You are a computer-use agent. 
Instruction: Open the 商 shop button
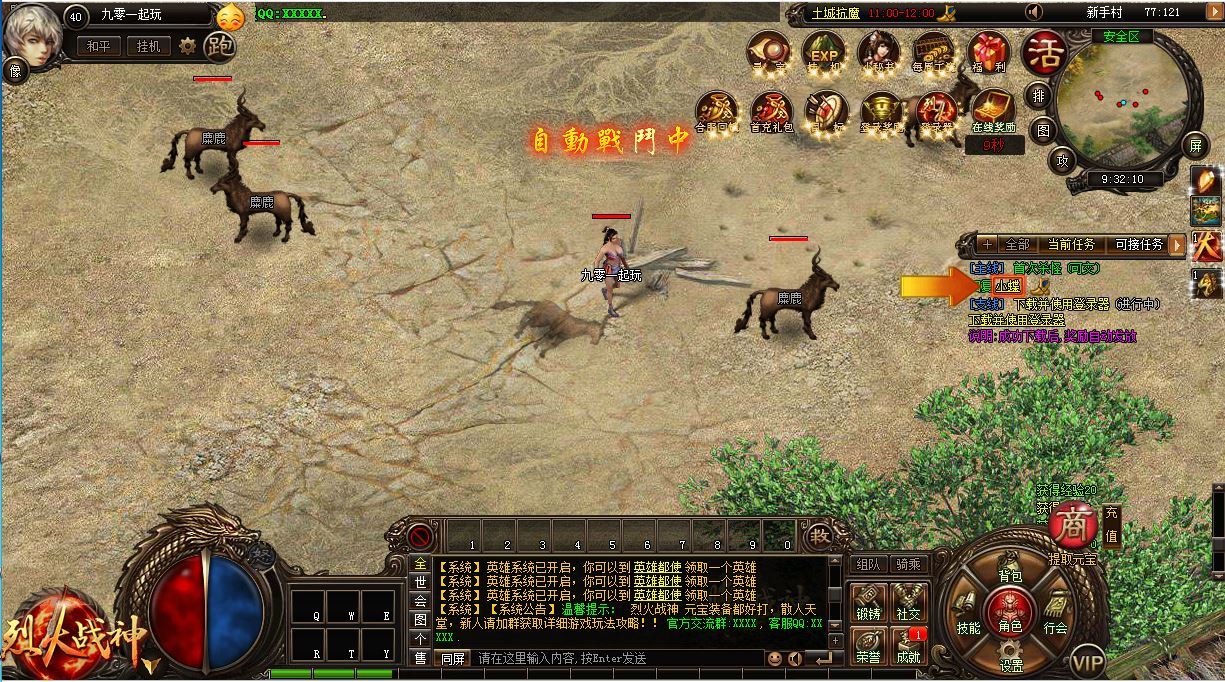[x=1073, y=525]
